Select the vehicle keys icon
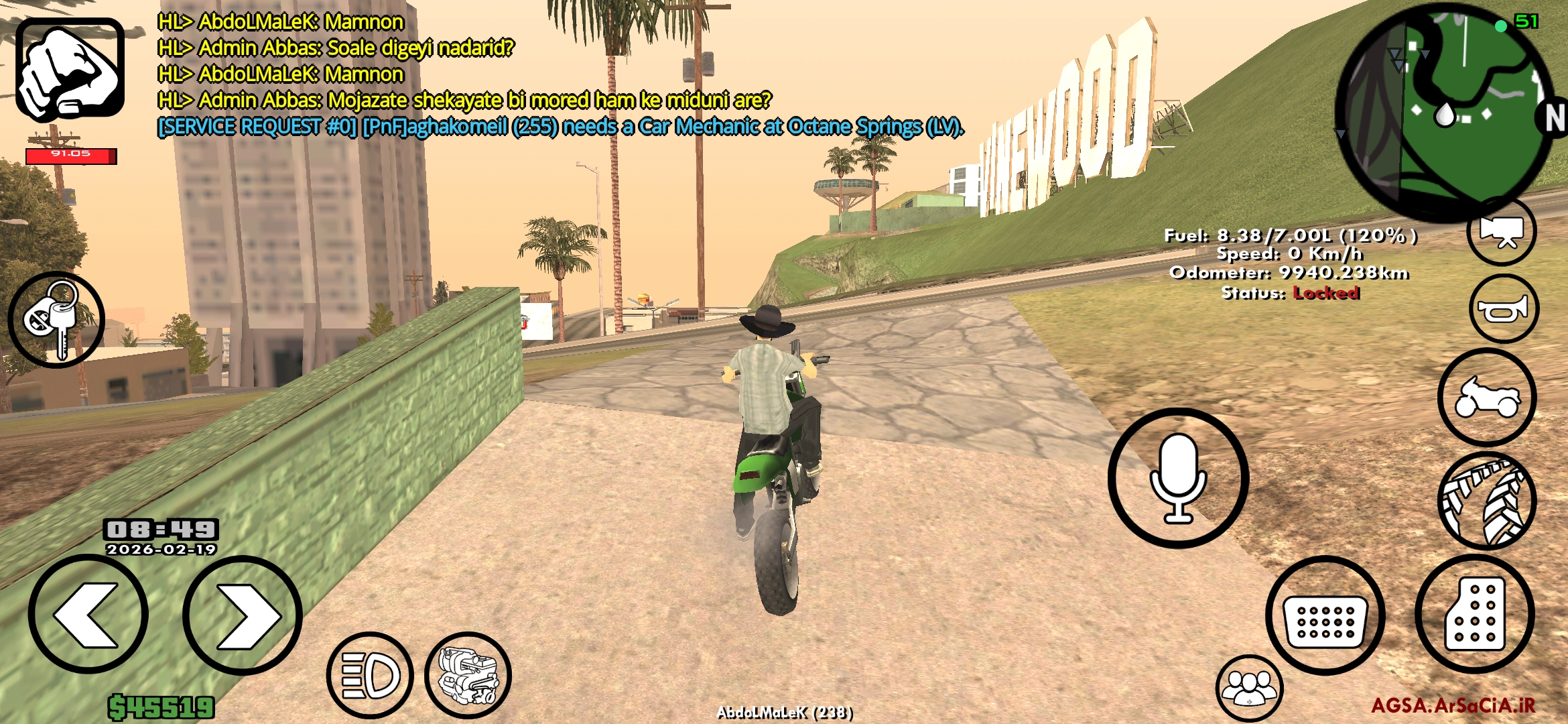 pos(57,320)
